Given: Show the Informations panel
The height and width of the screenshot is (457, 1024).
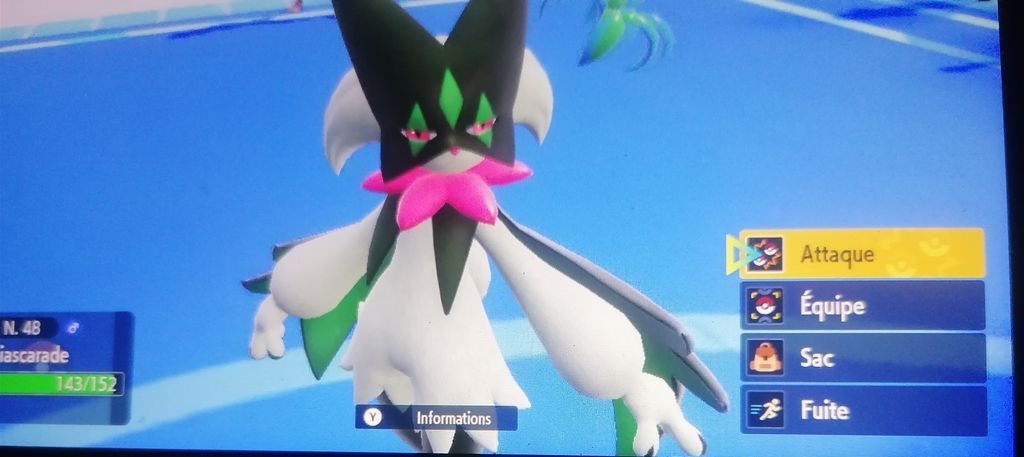Looking at the screenshot, I should [436, 418].
